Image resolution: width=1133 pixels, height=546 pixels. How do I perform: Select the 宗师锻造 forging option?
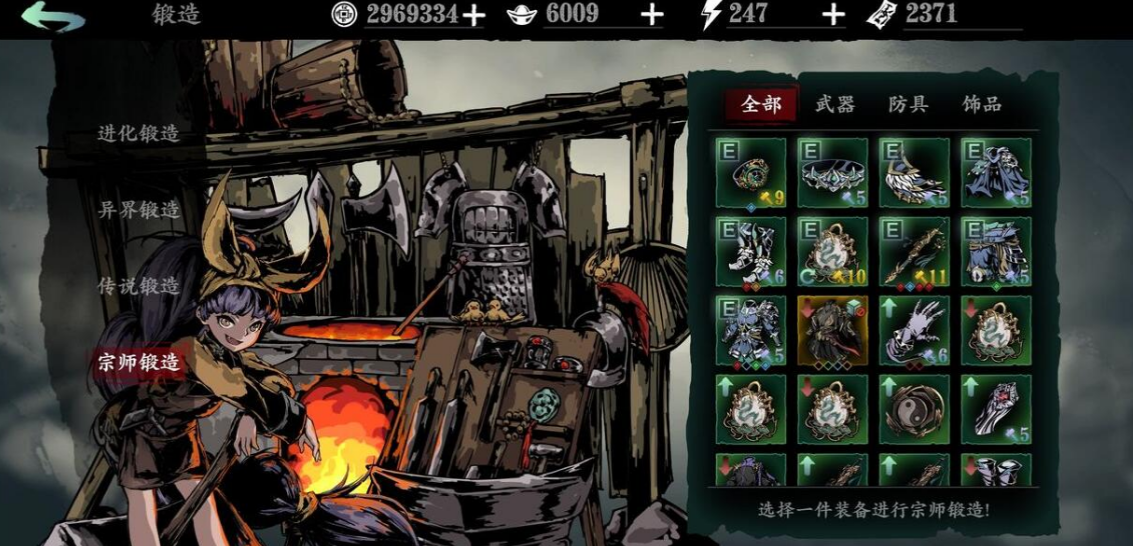(x=138, y=362)
